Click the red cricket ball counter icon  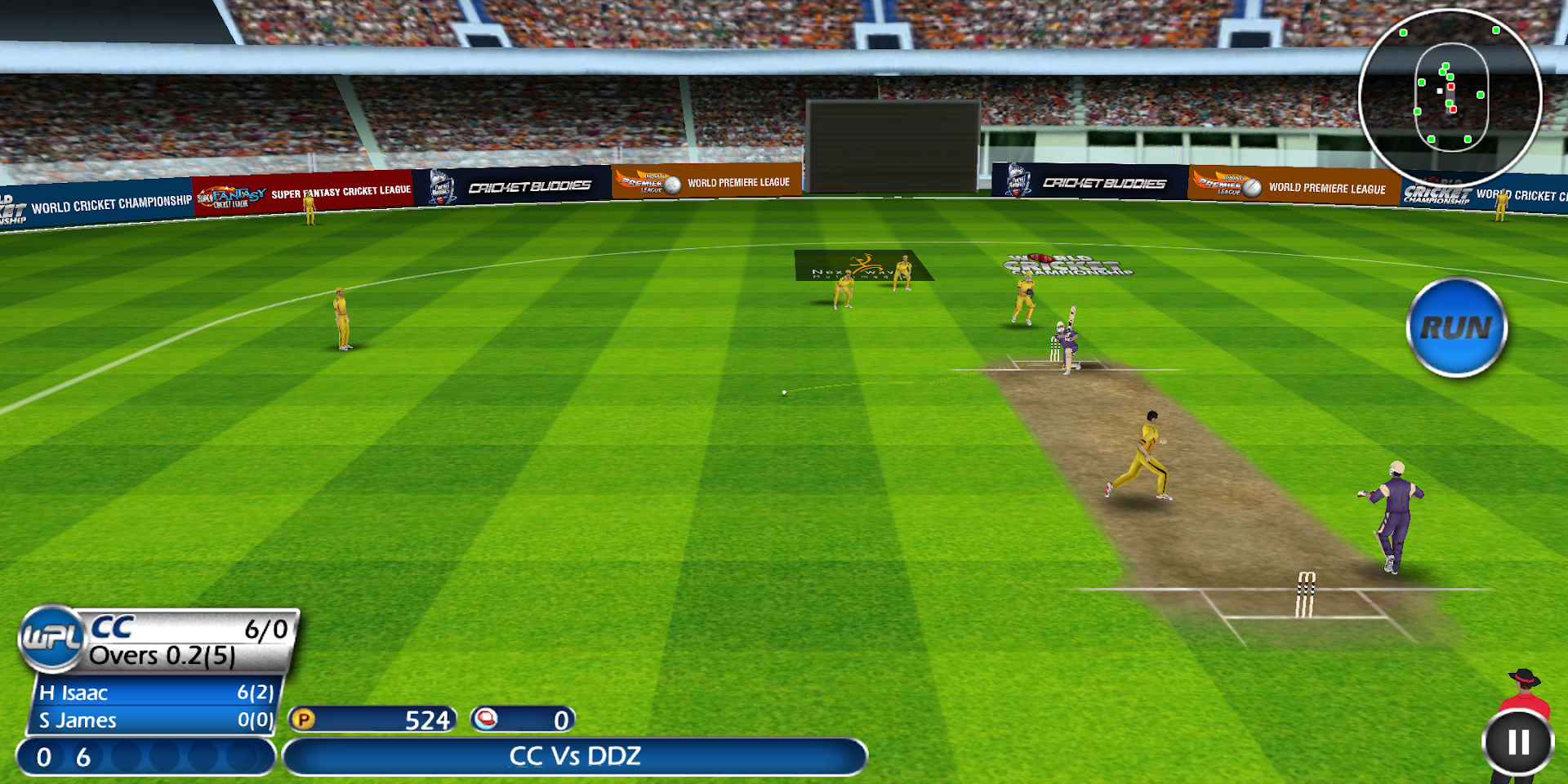pyautogui.click(x=485, y=719)
